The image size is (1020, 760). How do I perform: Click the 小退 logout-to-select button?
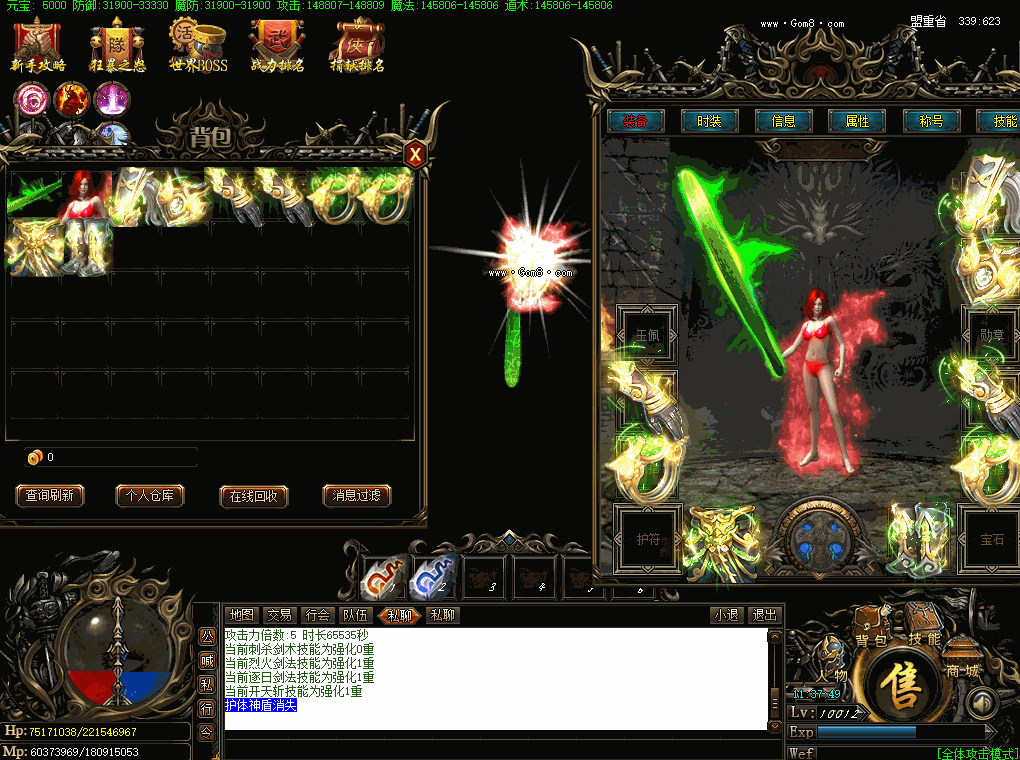click(727, 616)
